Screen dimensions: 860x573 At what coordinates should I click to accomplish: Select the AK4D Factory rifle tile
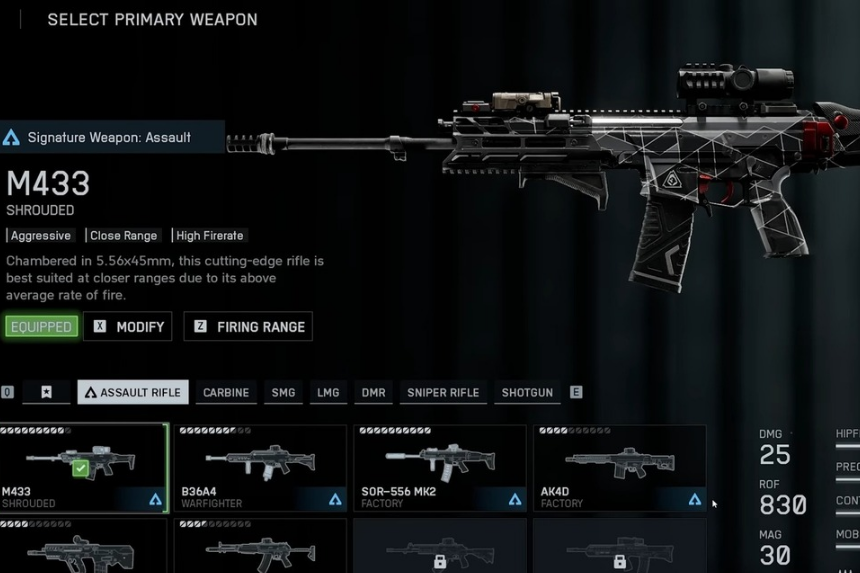click(x=619, y=468)
